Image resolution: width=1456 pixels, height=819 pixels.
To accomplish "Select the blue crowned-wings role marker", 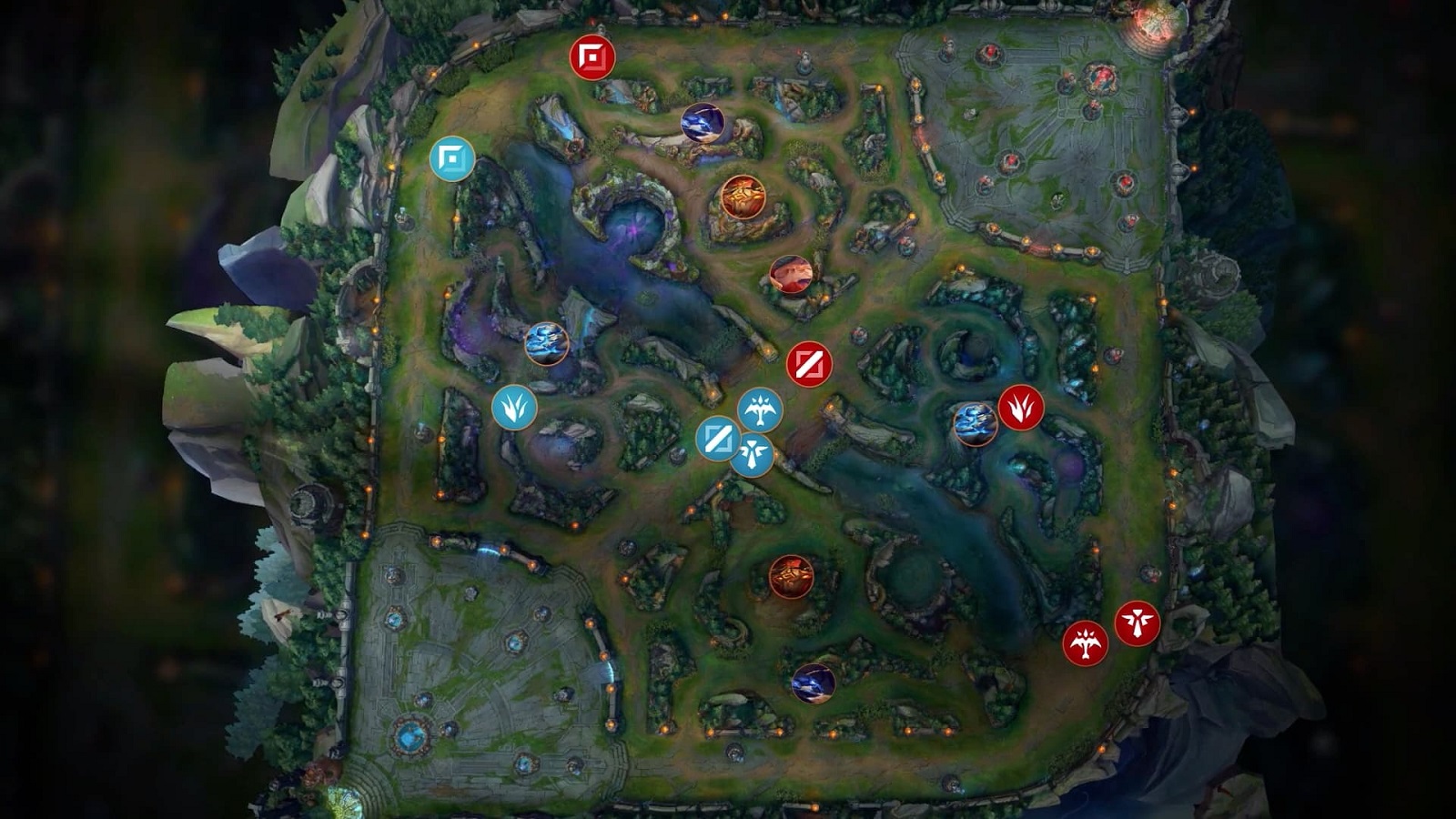I will coord(760,410).
